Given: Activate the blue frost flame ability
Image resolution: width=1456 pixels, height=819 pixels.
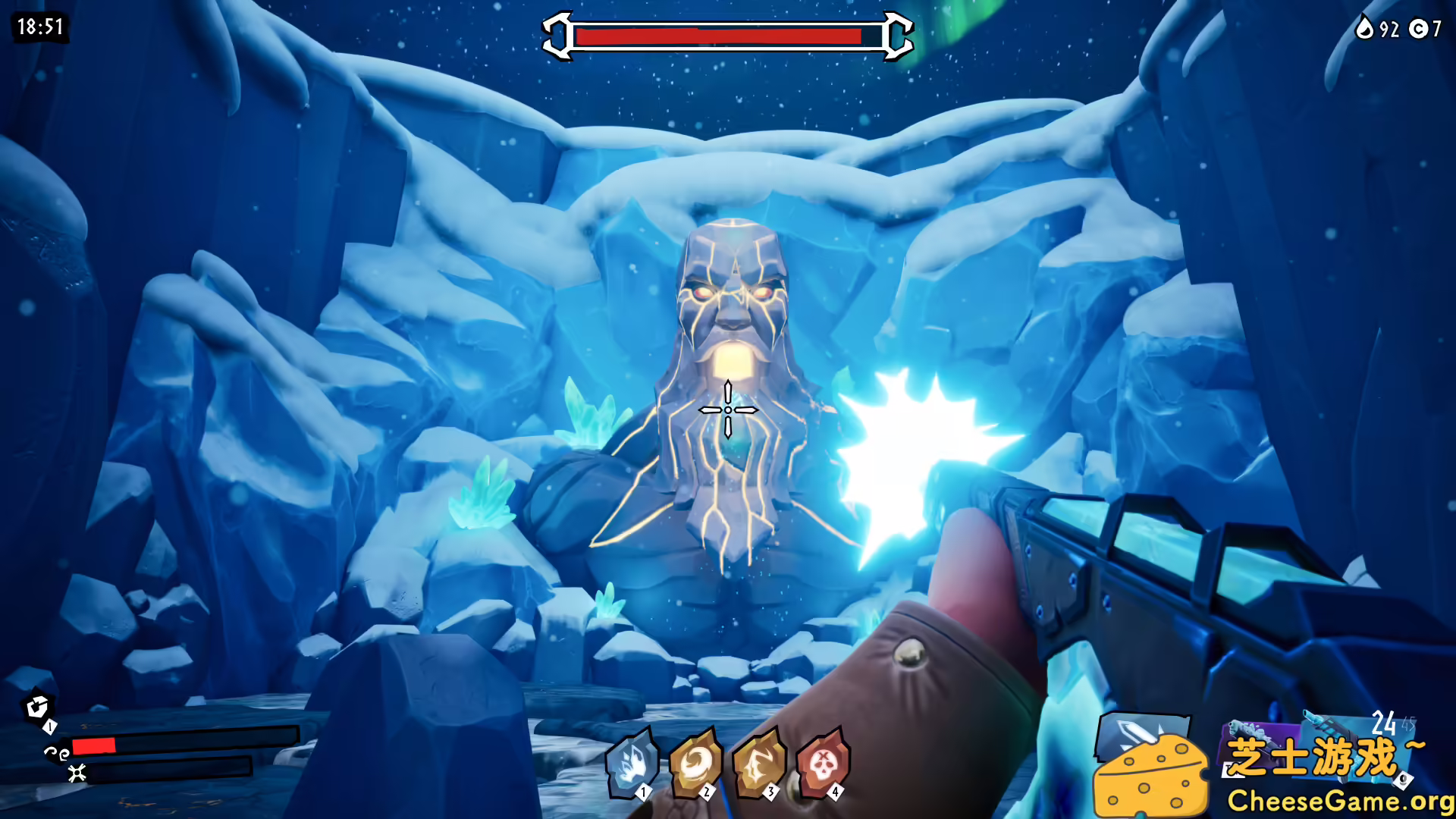Looking at the screenshot, I should (631, 762).
